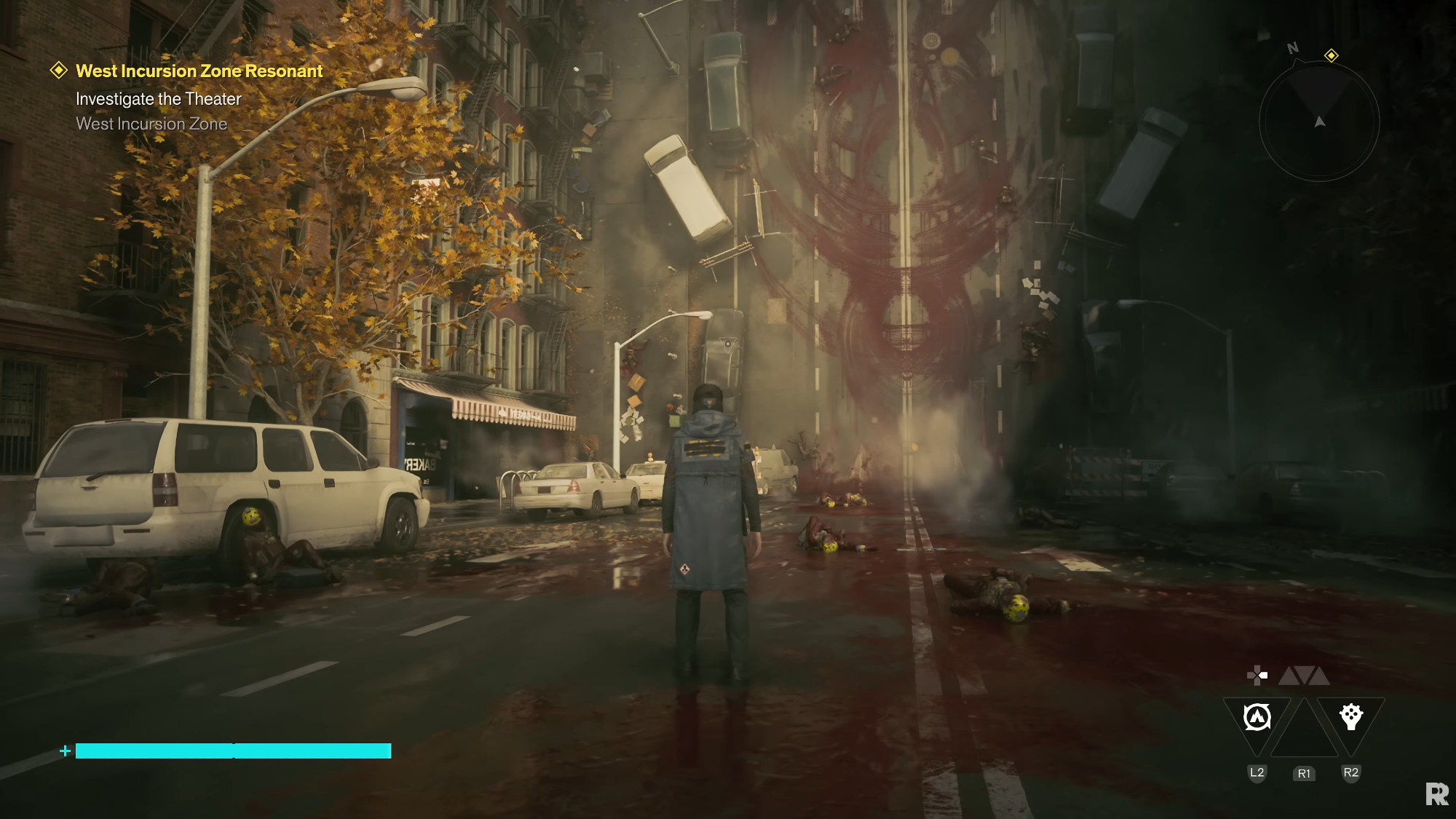The height and width of the screenshot is (819, 1456).
Task: Activate the spiked mace ability slot
Action: (x=1351, y=716)
